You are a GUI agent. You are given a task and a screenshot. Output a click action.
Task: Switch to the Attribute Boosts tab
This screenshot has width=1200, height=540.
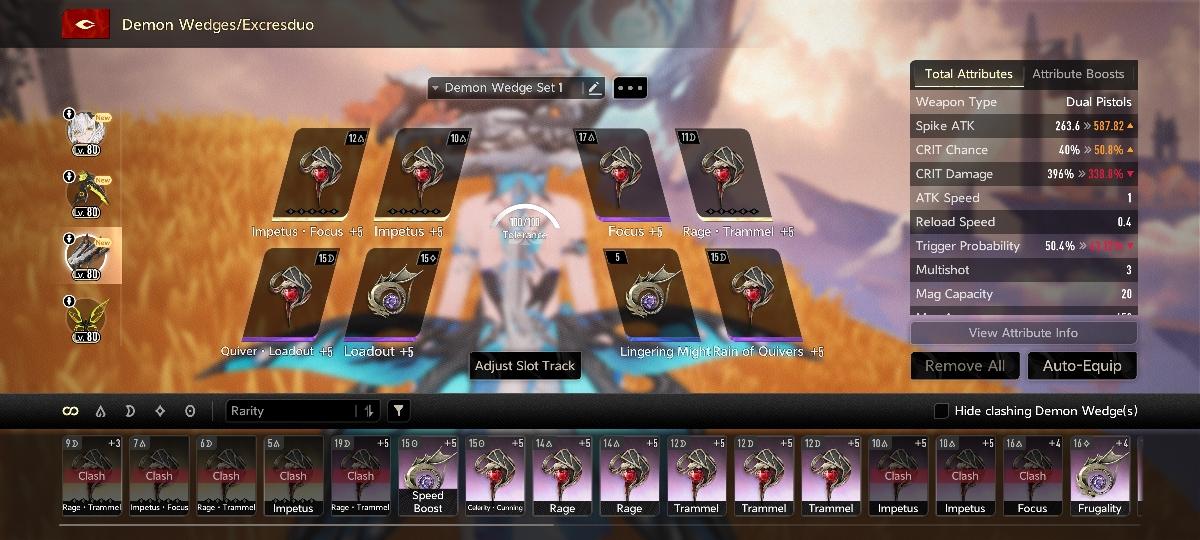(x=1078, y=74)
